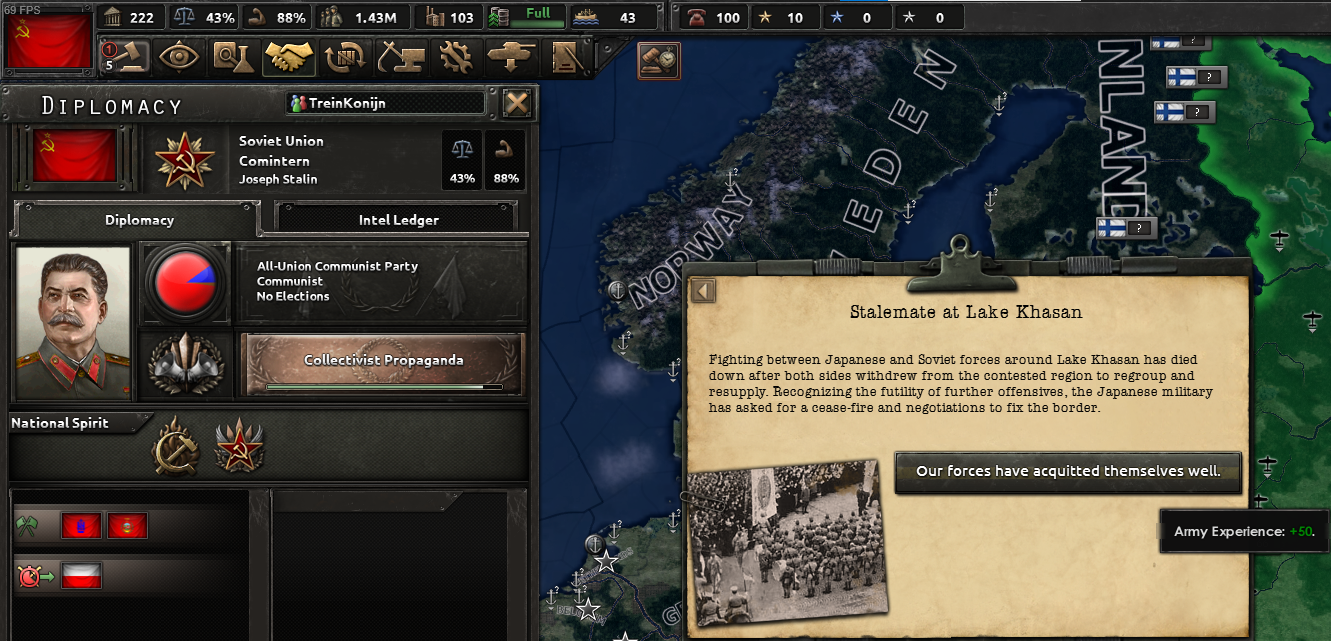Accept "Our forces have acquitted themselves well"
This screenshot has height=641, width=1331.
tap(1068, 471)
